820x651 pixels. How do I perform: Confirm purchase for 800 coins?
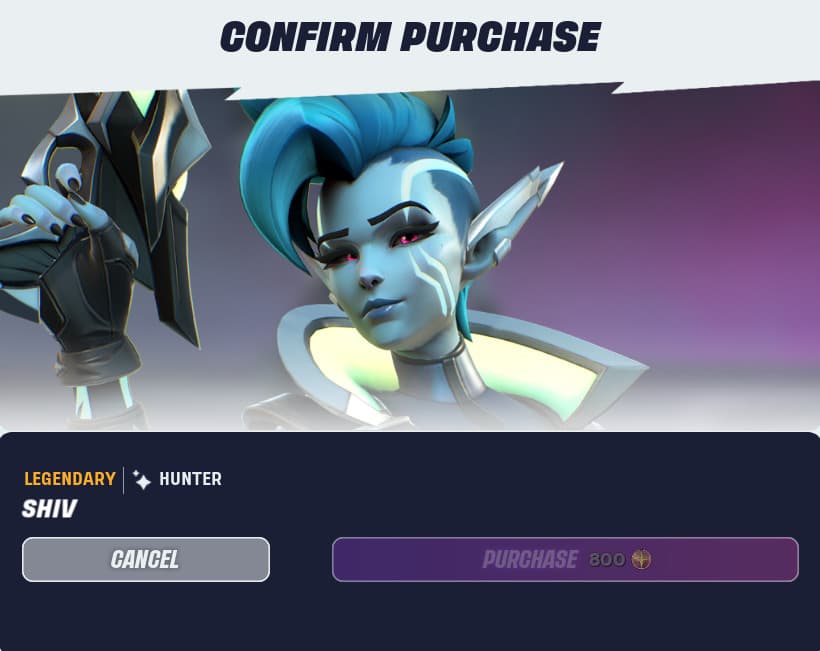point(565,559)
